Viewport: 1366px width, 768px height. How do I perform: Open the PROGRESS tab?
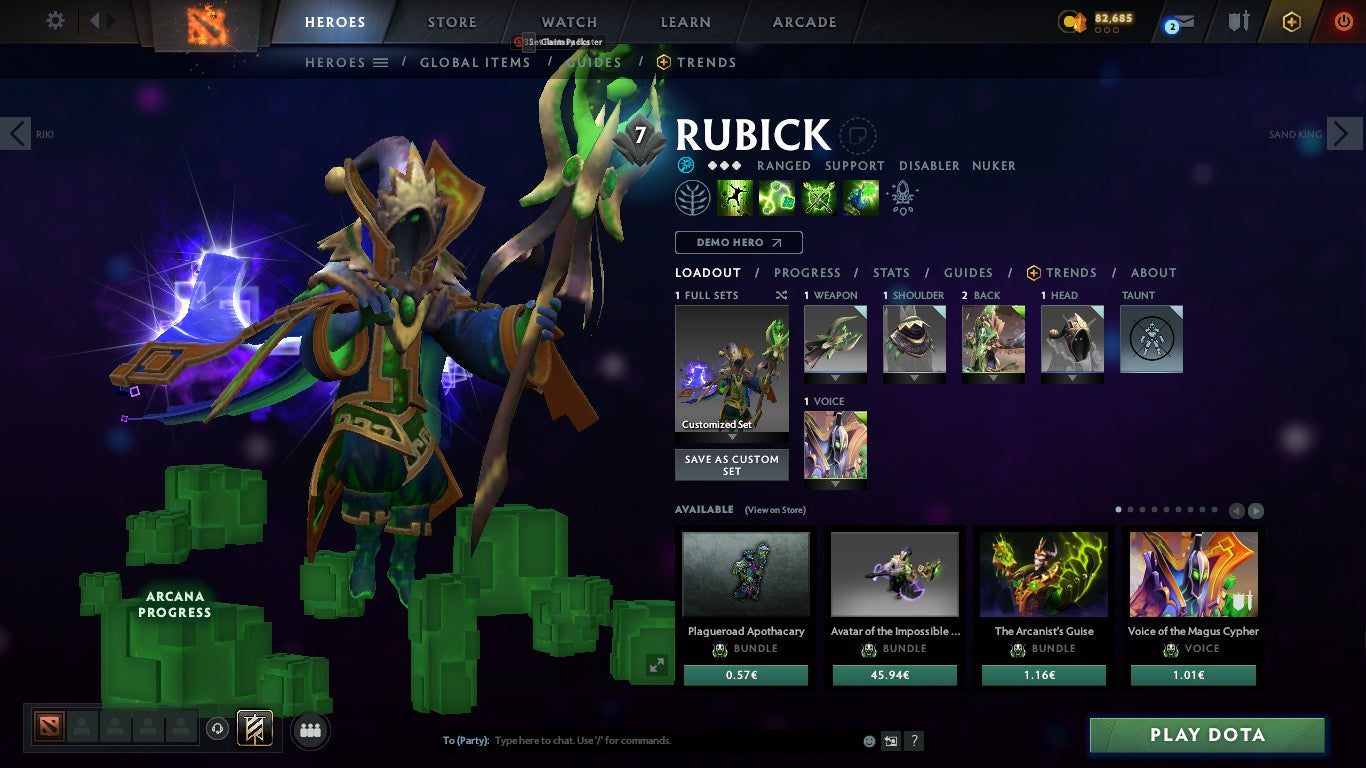click(808, 272)
